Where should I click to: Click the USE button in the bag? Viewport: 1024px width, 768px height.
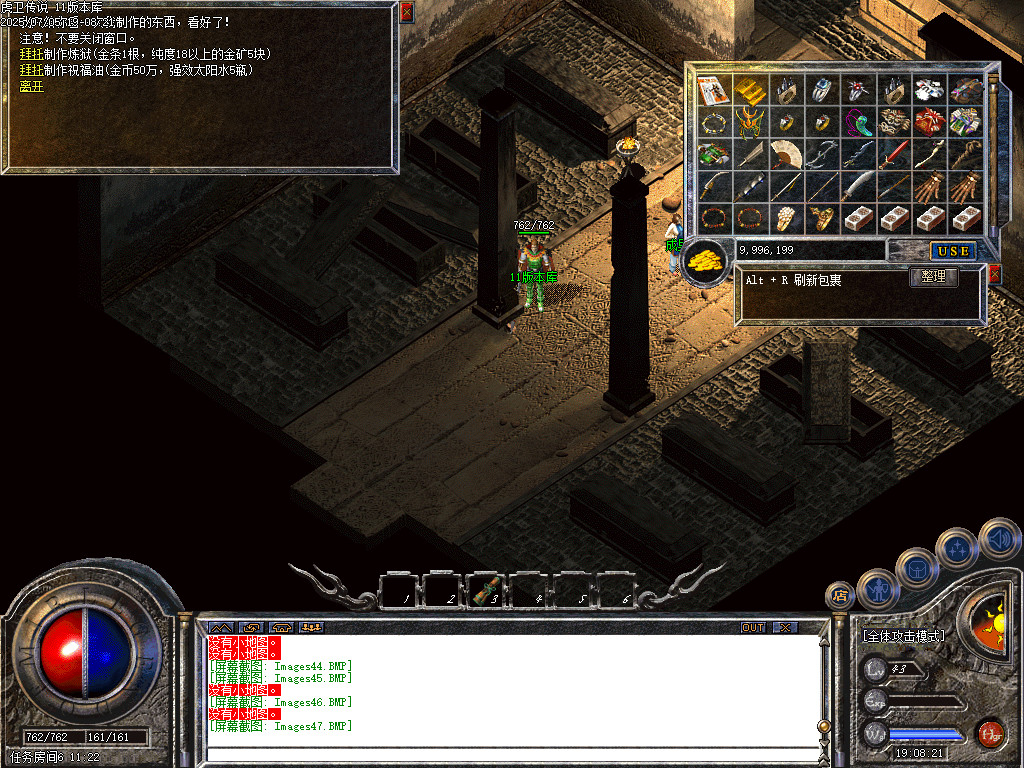click(954, 251)
